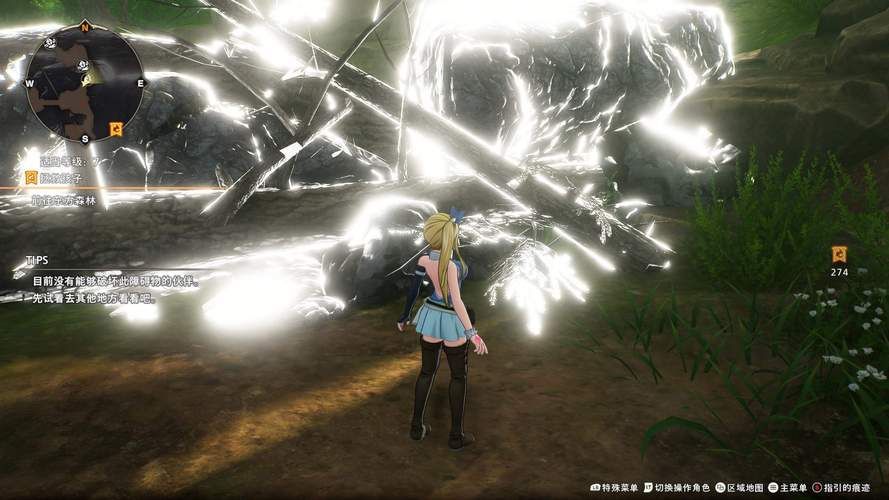
Task: Select the orange quest marker on the minimap
Action: [x=116, y=128]
